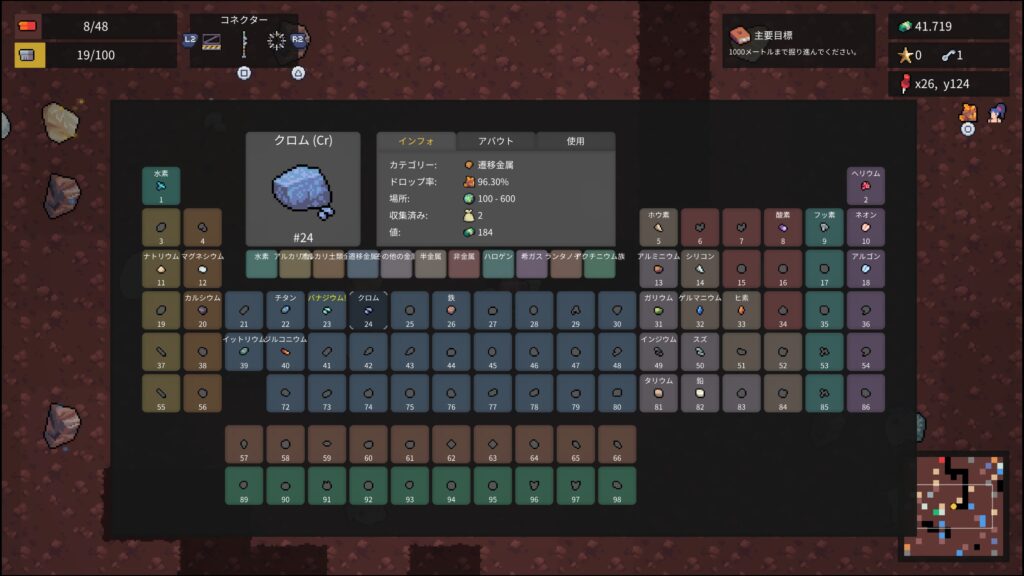Select the 酸素 element tile

coord(783,227)
